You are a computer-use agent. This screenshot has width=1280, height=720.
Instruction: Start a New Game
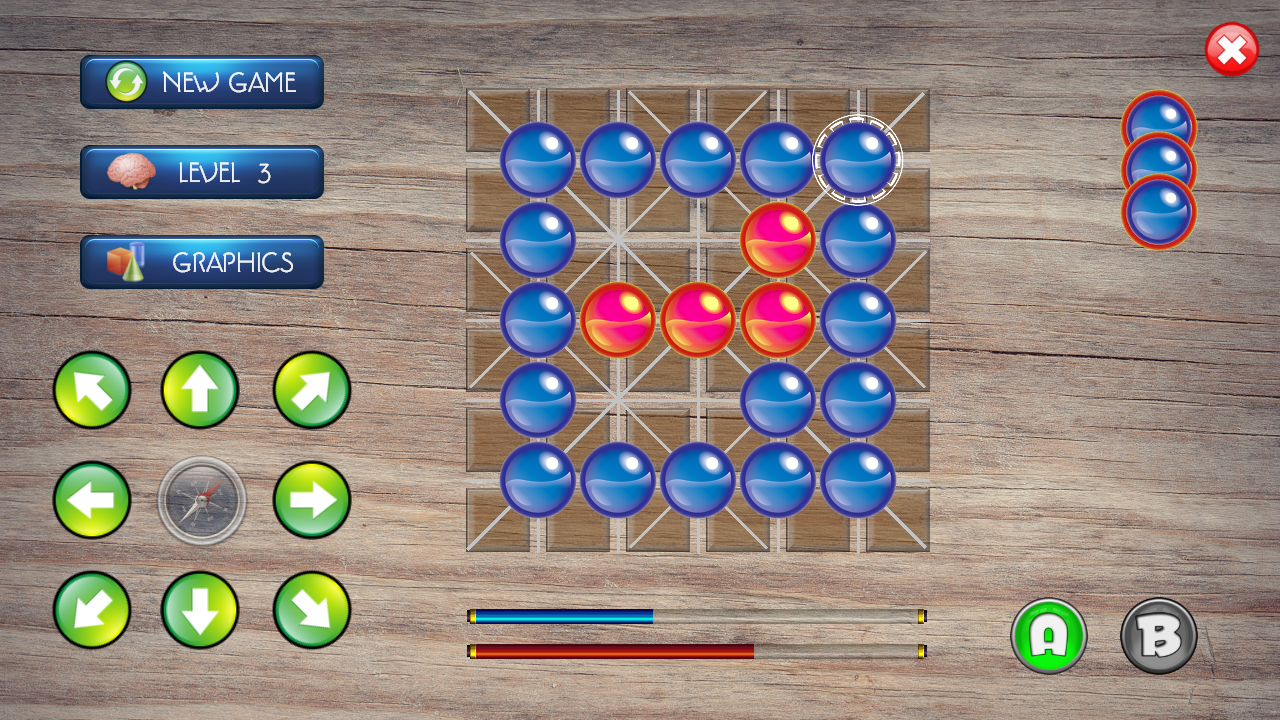[x=202, y=82]
